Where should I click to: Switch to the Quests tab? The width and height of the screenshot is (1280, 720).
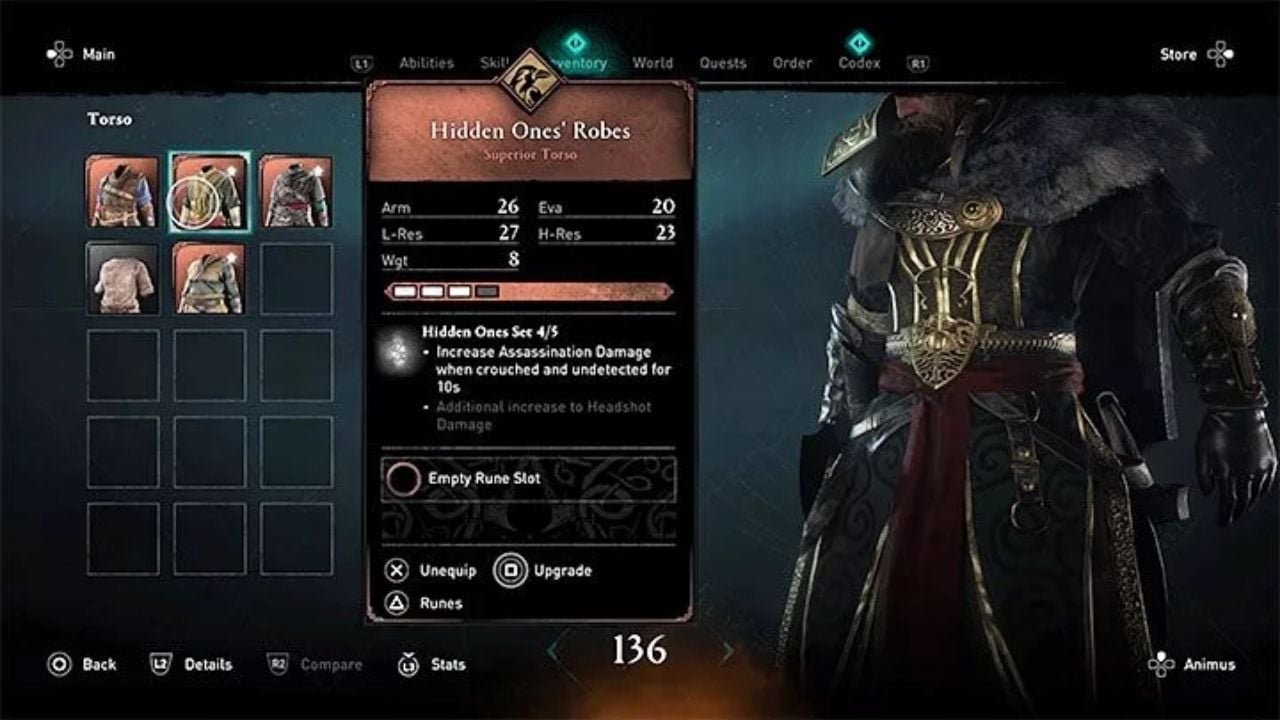tap(722, 62)
